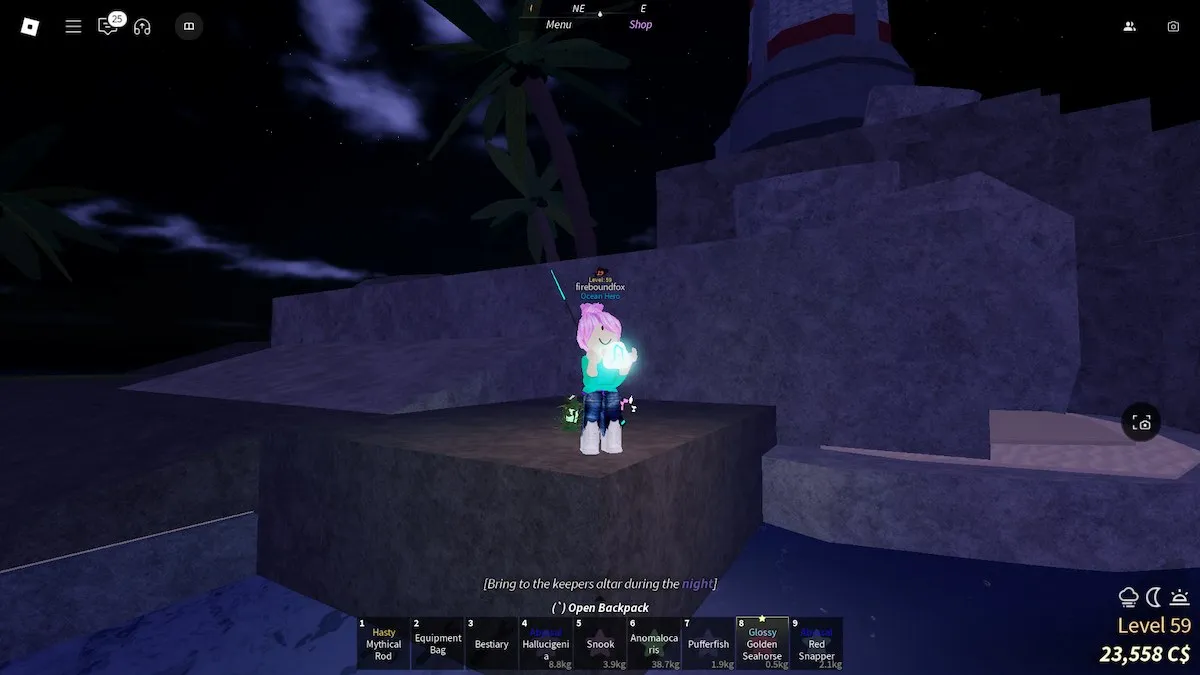Open chat with 25 unread messages

108,27
